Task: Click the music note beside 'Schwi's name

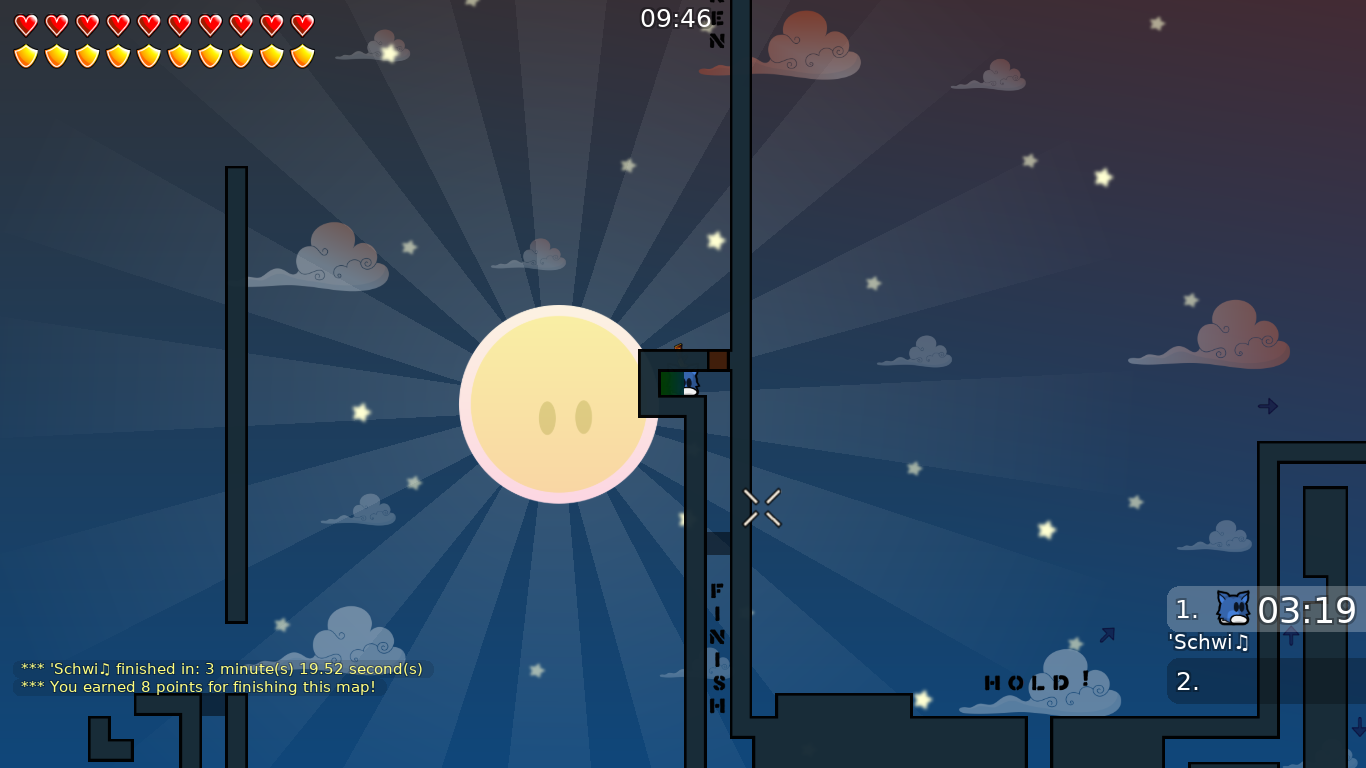Action: tap(1240, 644)
